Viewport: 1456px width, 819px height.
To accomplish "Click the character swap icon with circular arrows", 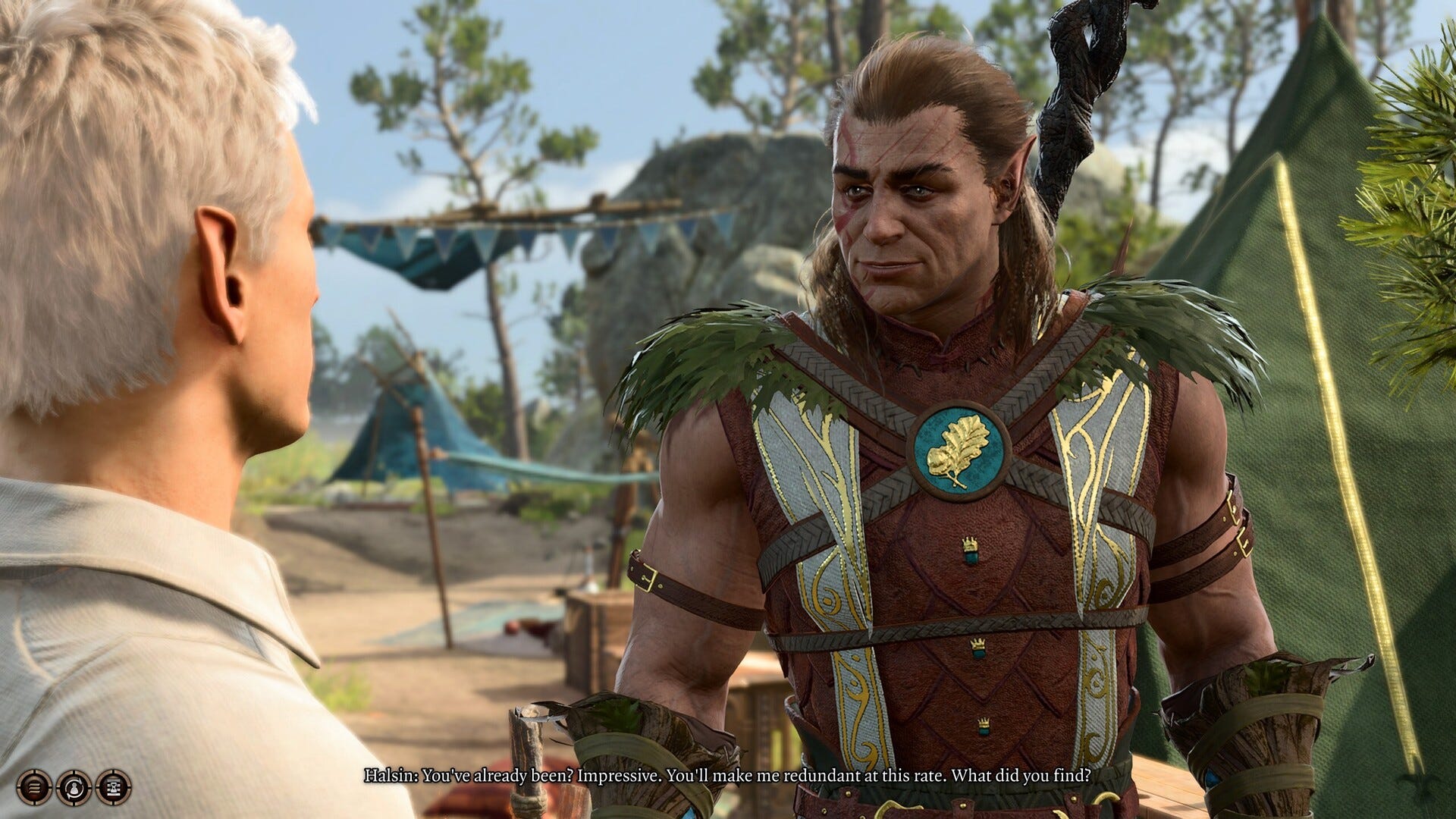I will pos(74,787).
